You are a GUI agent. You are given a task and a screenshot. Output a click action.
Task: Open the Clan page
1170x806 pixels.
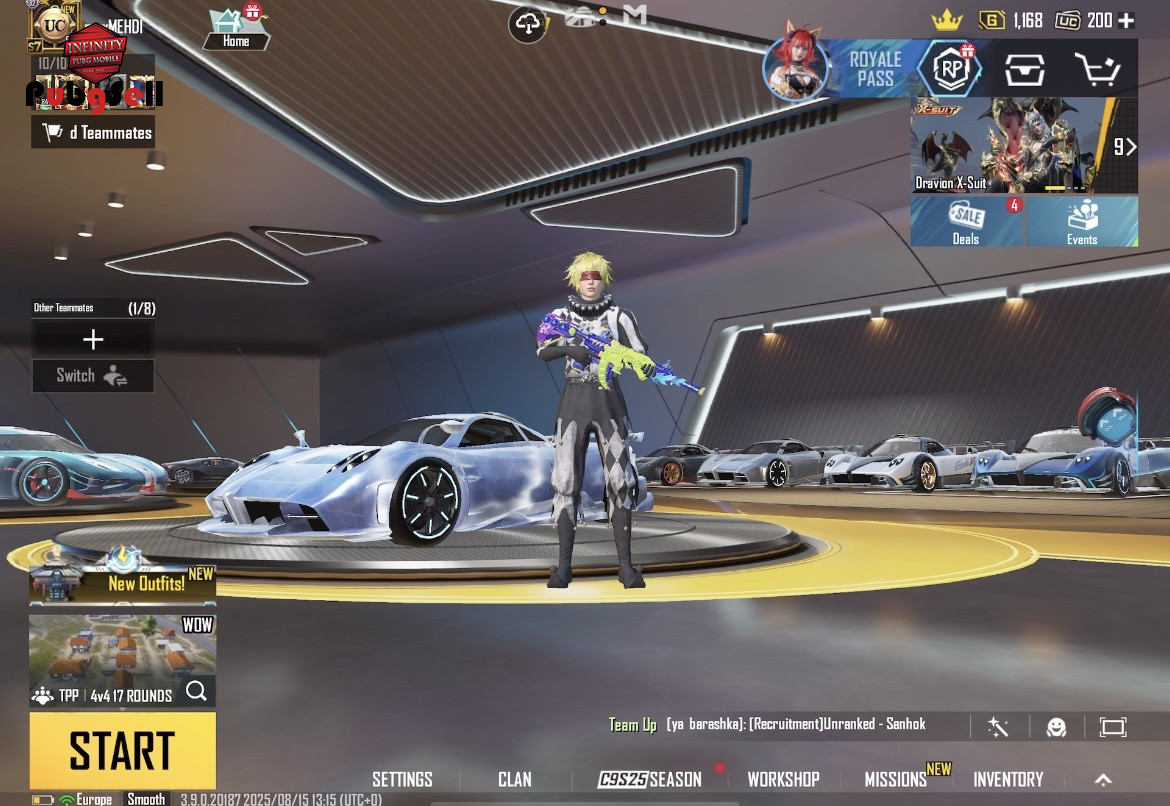point(515,780)
